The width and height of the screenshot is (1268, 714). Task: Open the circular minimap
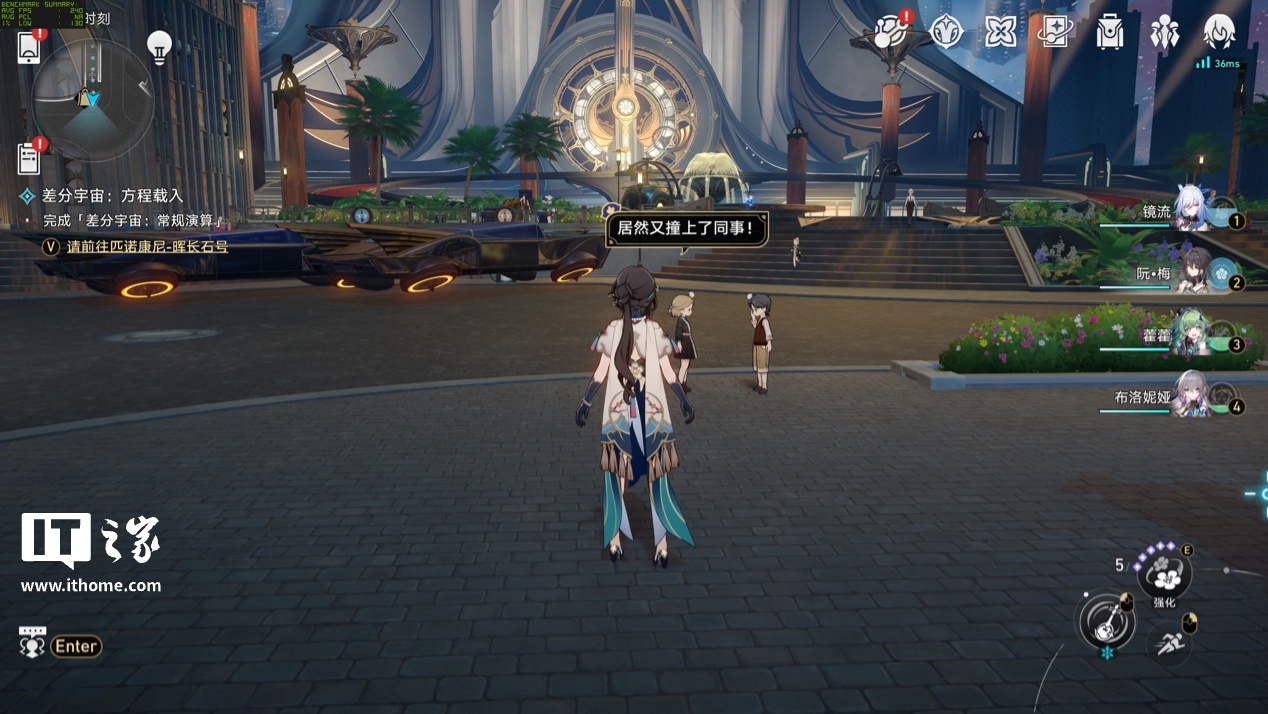pyautogui.click(x=92, y=100)
